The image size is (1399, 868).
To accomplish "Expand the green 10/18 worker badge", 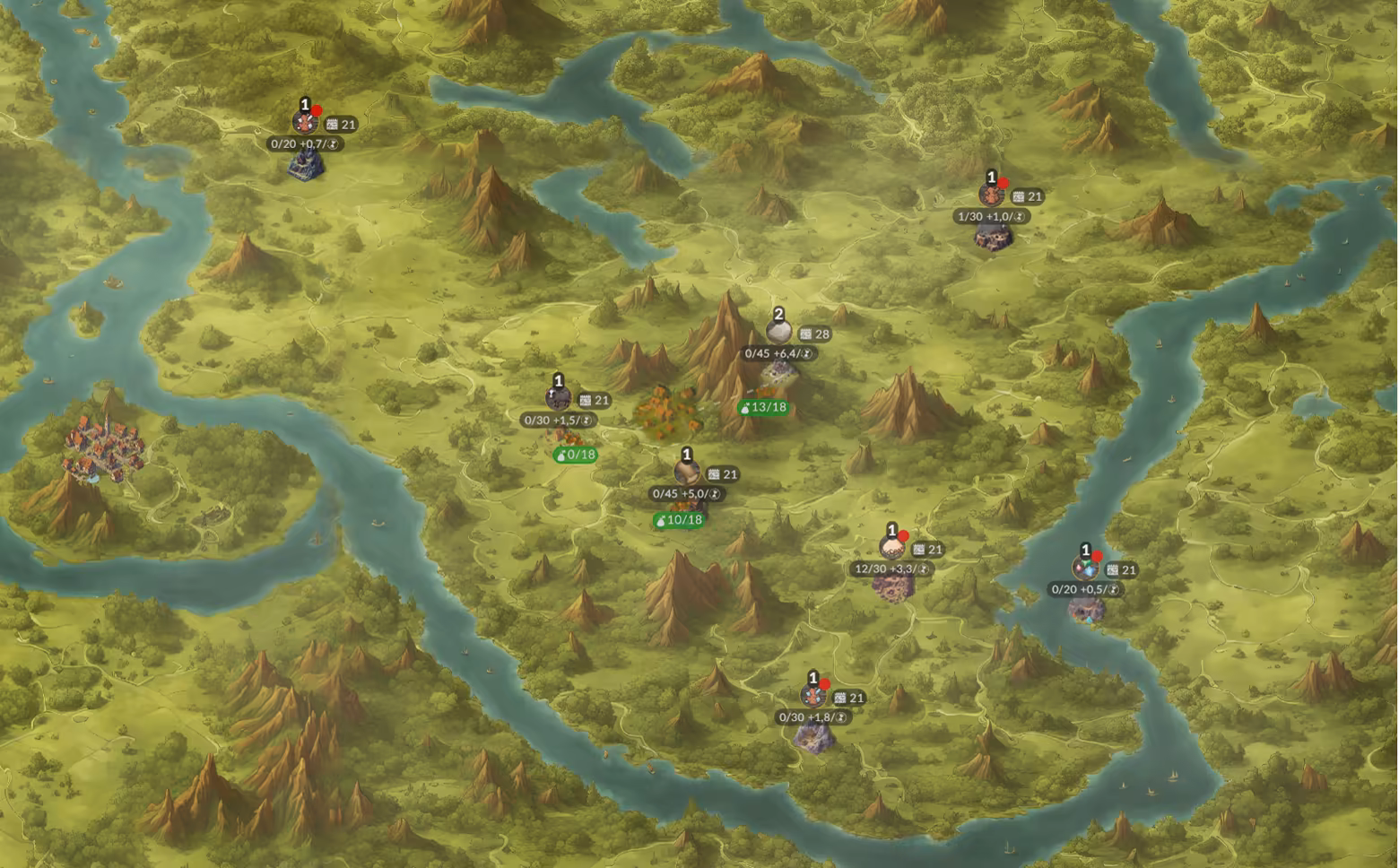I will pyautogui.click(x=679, y=518).
